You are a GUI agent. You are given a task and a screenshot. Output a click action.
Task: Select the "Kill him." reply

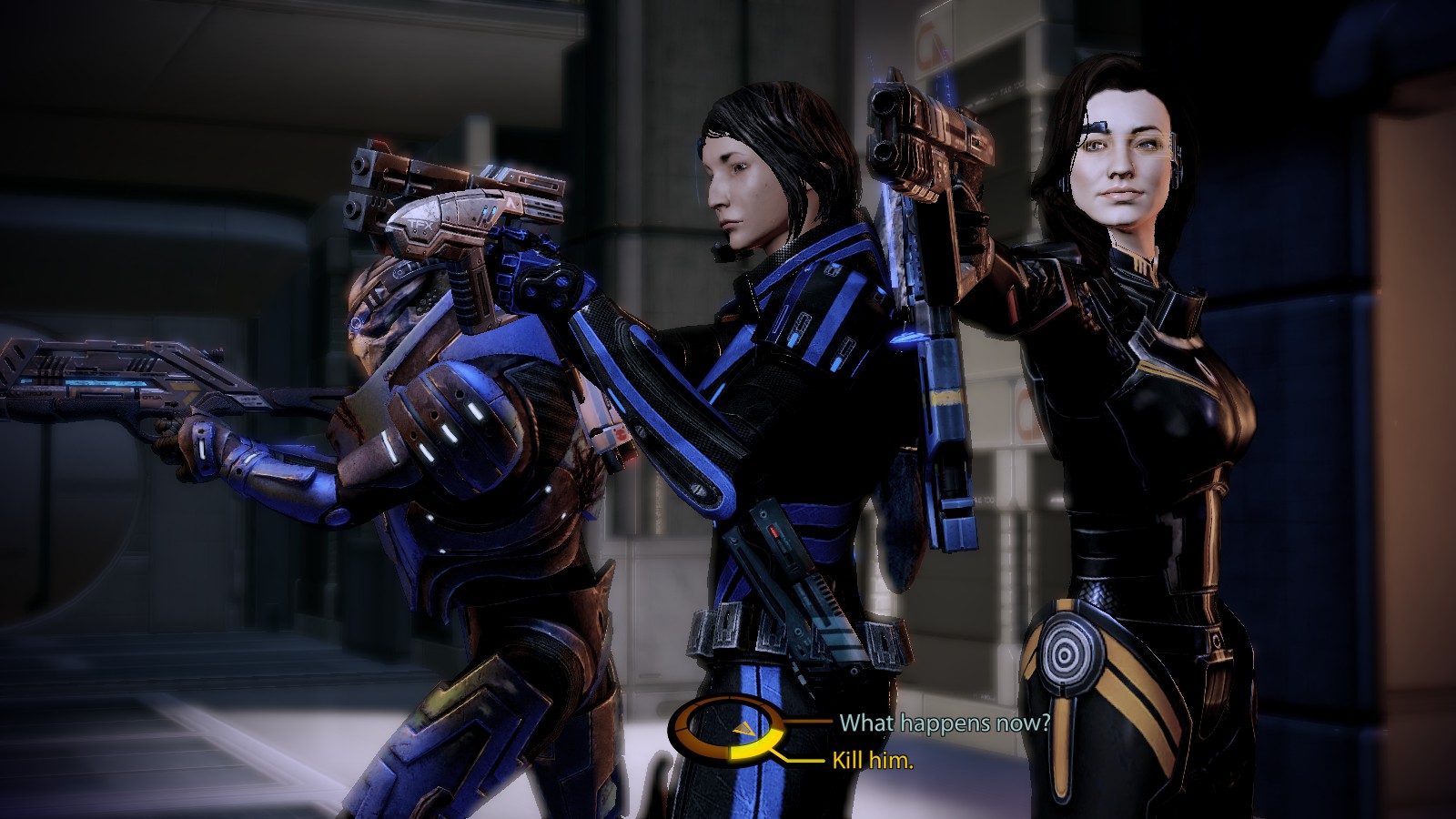[872, 760]
